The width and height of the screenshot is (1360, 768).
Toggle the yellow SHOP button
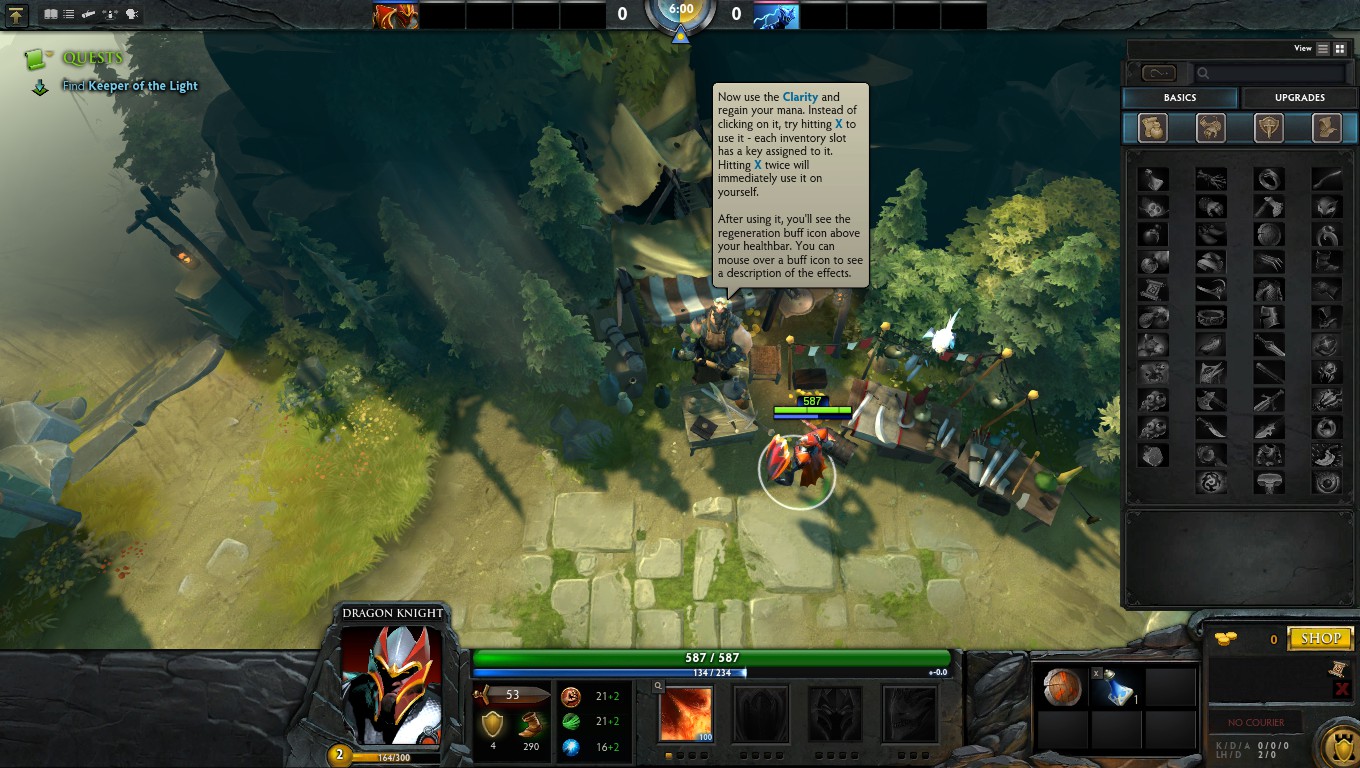(x=1320, y=638)
